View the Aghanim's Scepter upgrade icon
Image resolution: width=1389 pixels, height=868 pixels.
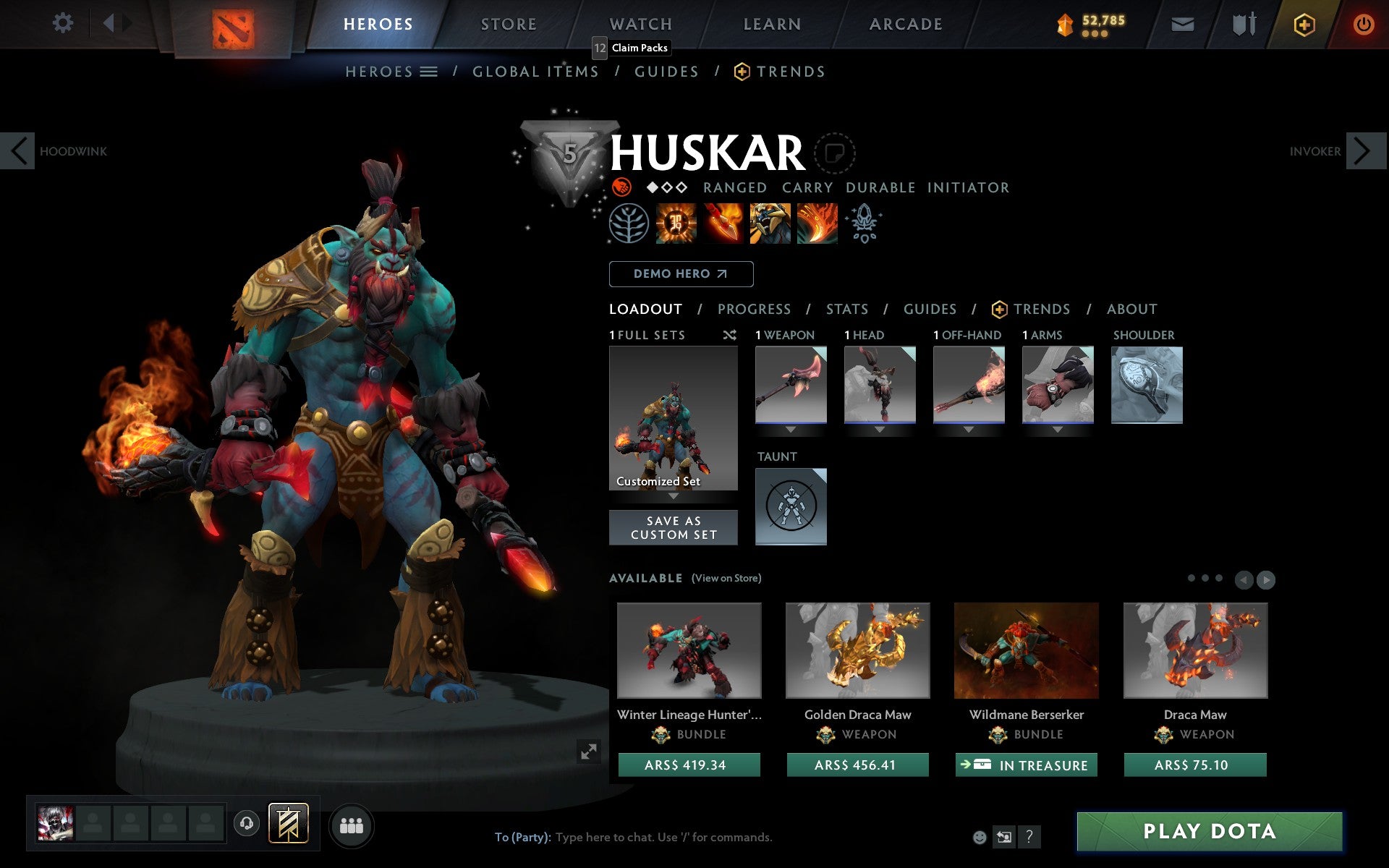coord(865,224)
